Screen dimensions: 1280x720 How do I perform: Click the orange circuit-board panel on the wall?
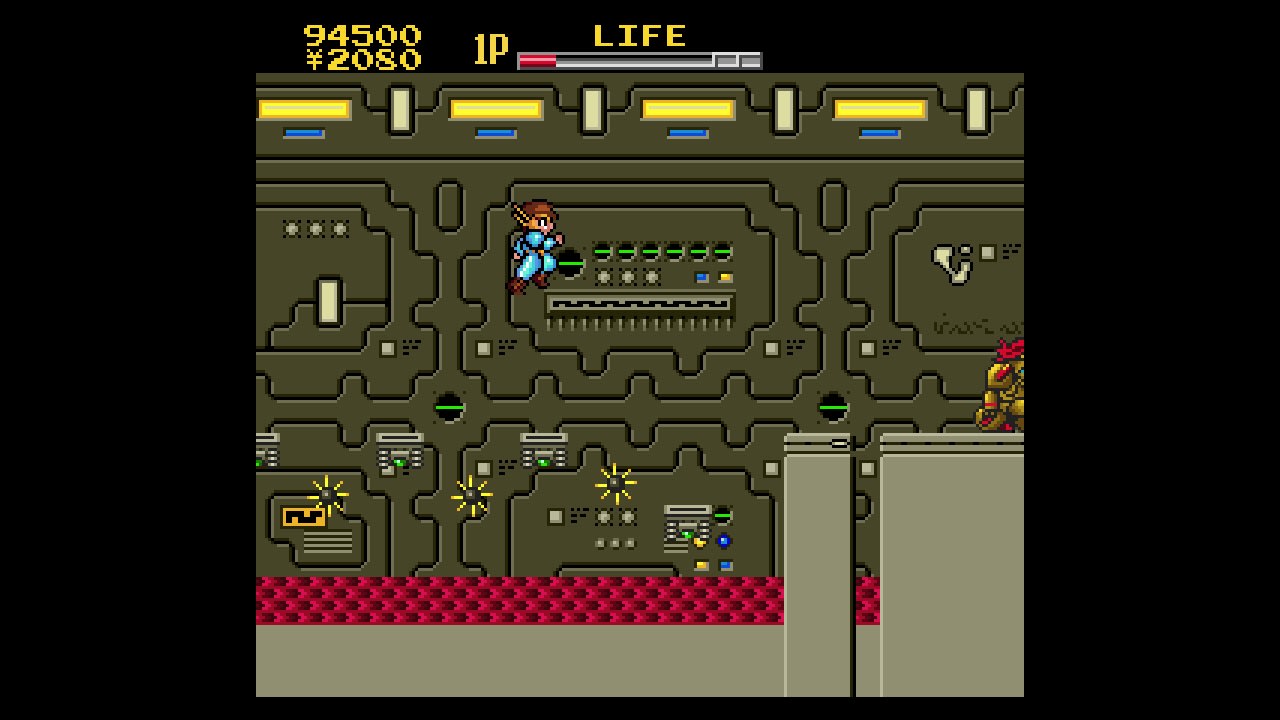coord(303,517)
